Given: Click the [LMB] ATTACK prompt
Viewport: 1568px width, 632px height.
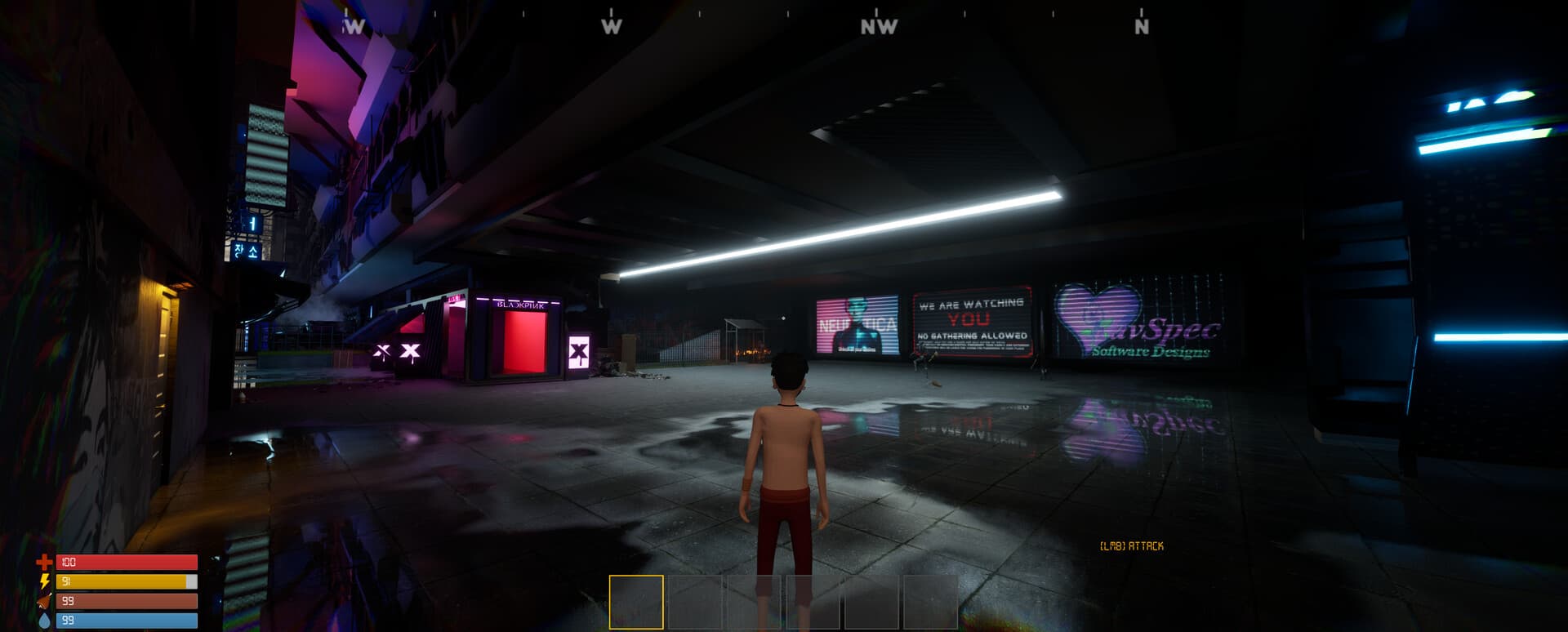Looking at the screenshot, I should pyautogui.click(x=1131, y=545).
